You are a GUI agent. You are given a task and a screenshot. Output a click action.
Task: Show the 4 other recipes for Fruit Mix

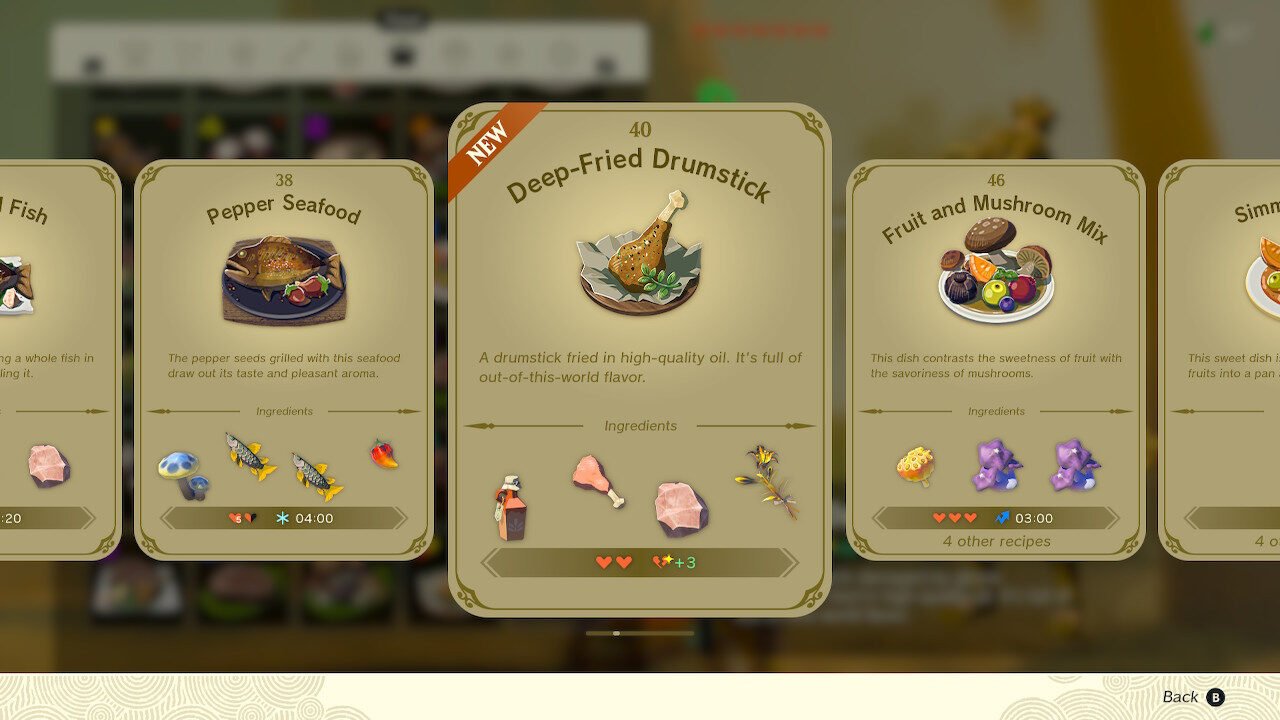996,542
